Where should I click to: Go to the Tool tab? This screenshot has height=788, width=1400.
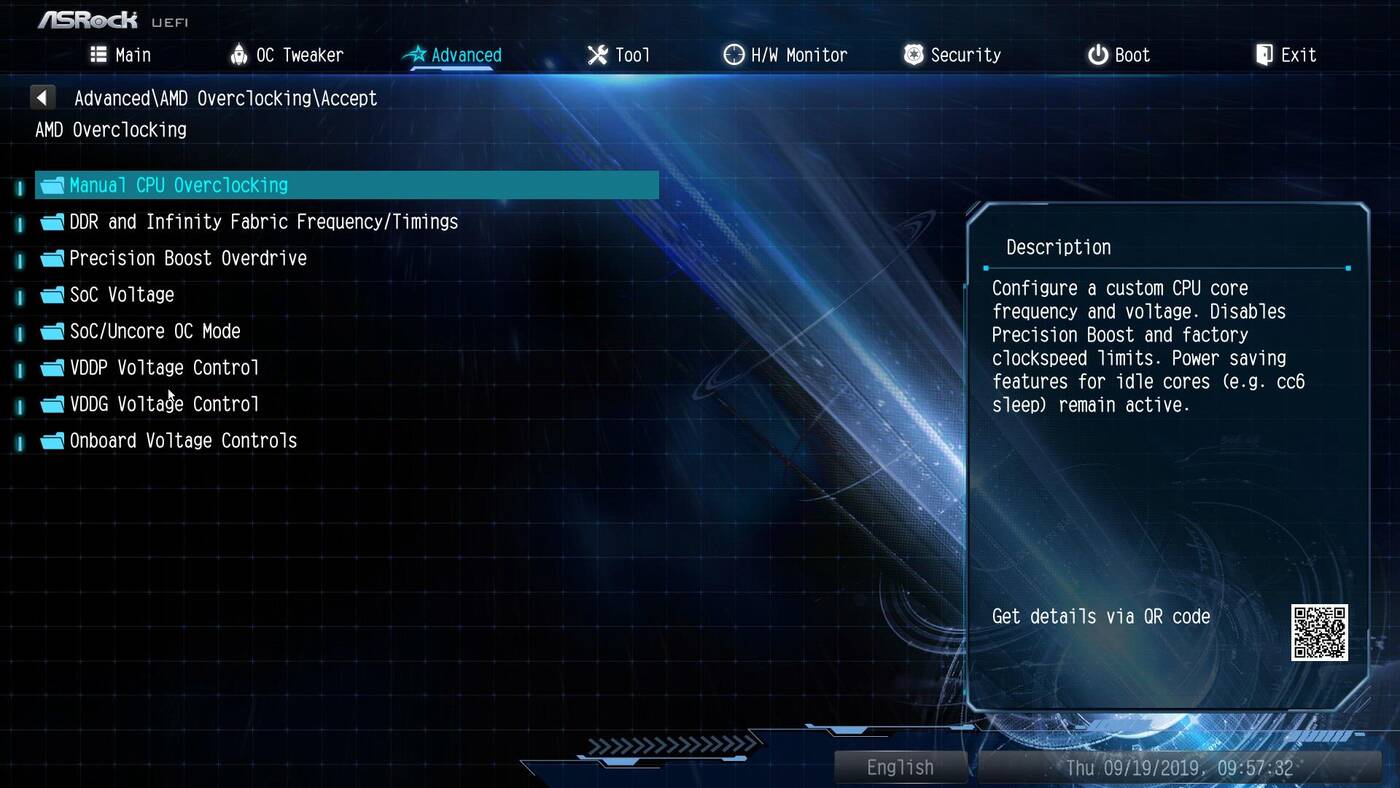click(x=619, y=55)
